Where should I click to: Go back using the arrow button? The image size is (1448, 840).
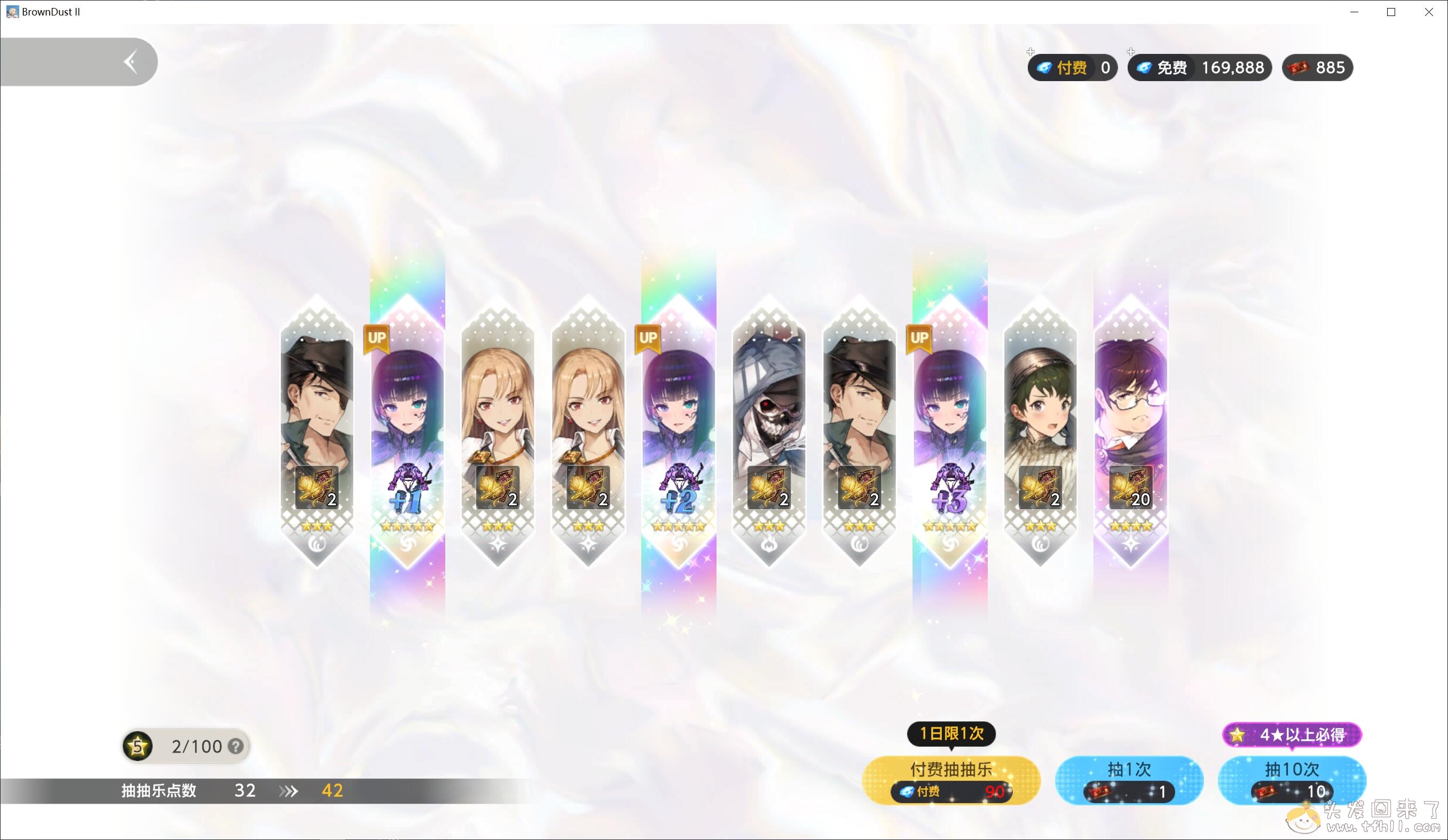[131, 62]
